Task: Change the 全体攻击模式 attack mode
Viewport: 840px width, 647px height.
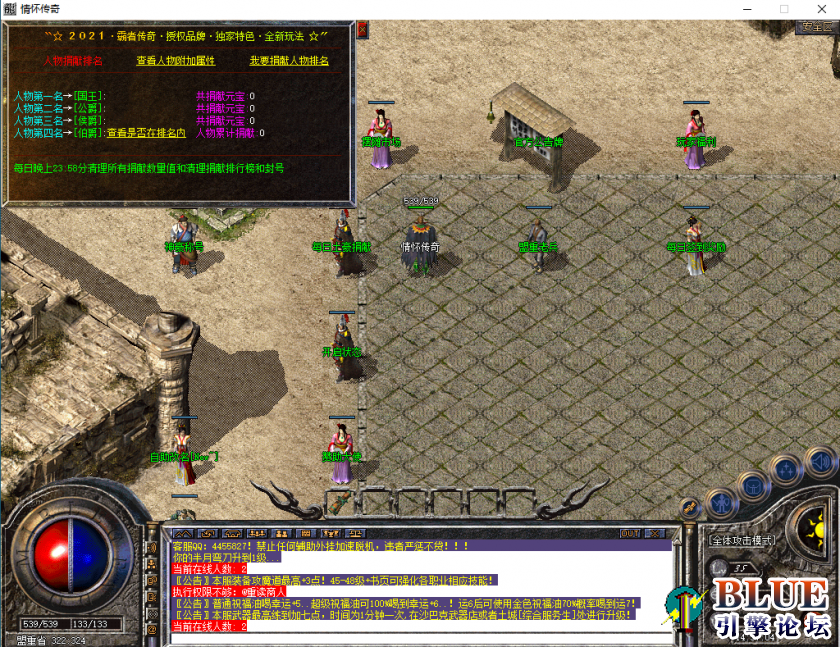Action: [x=742, y=540]
